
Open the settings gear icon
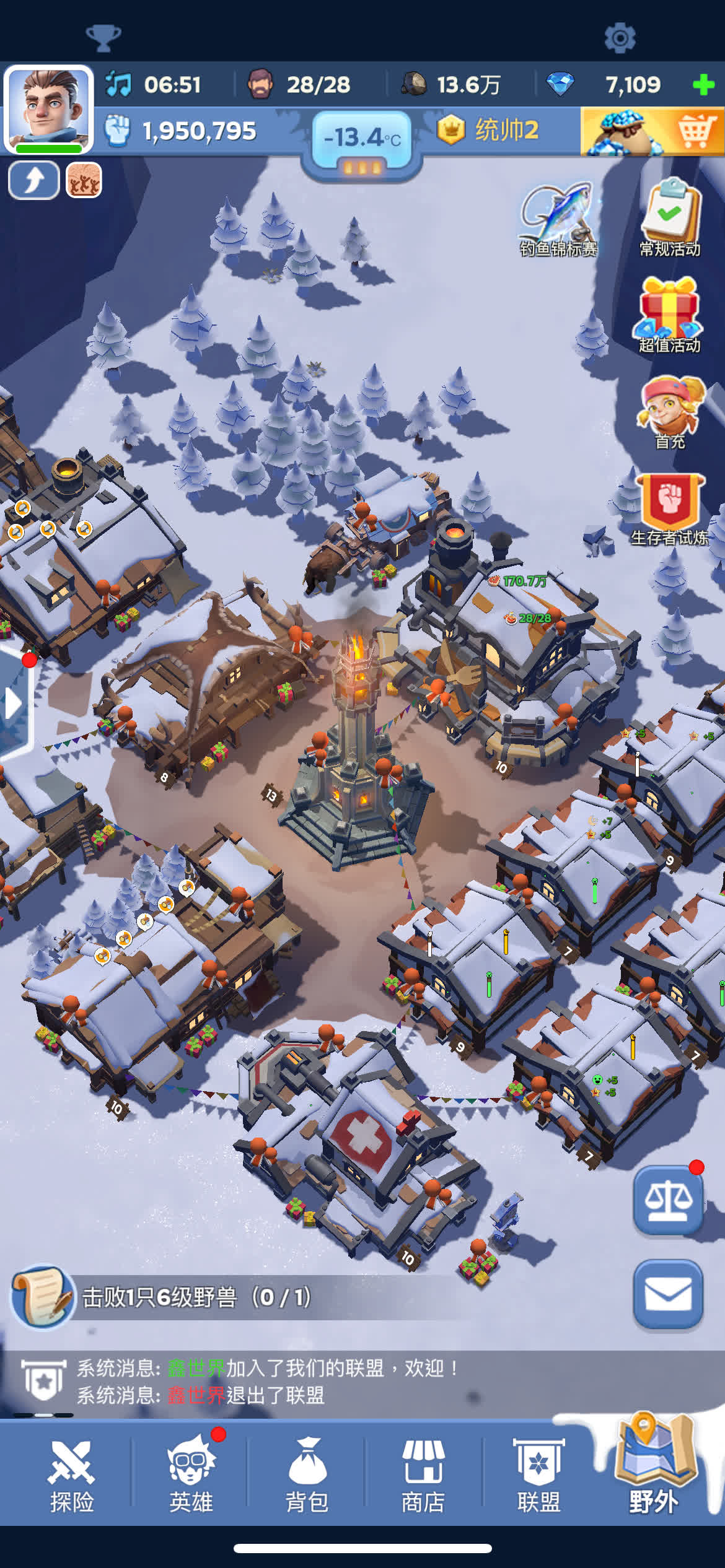(620, 38)
